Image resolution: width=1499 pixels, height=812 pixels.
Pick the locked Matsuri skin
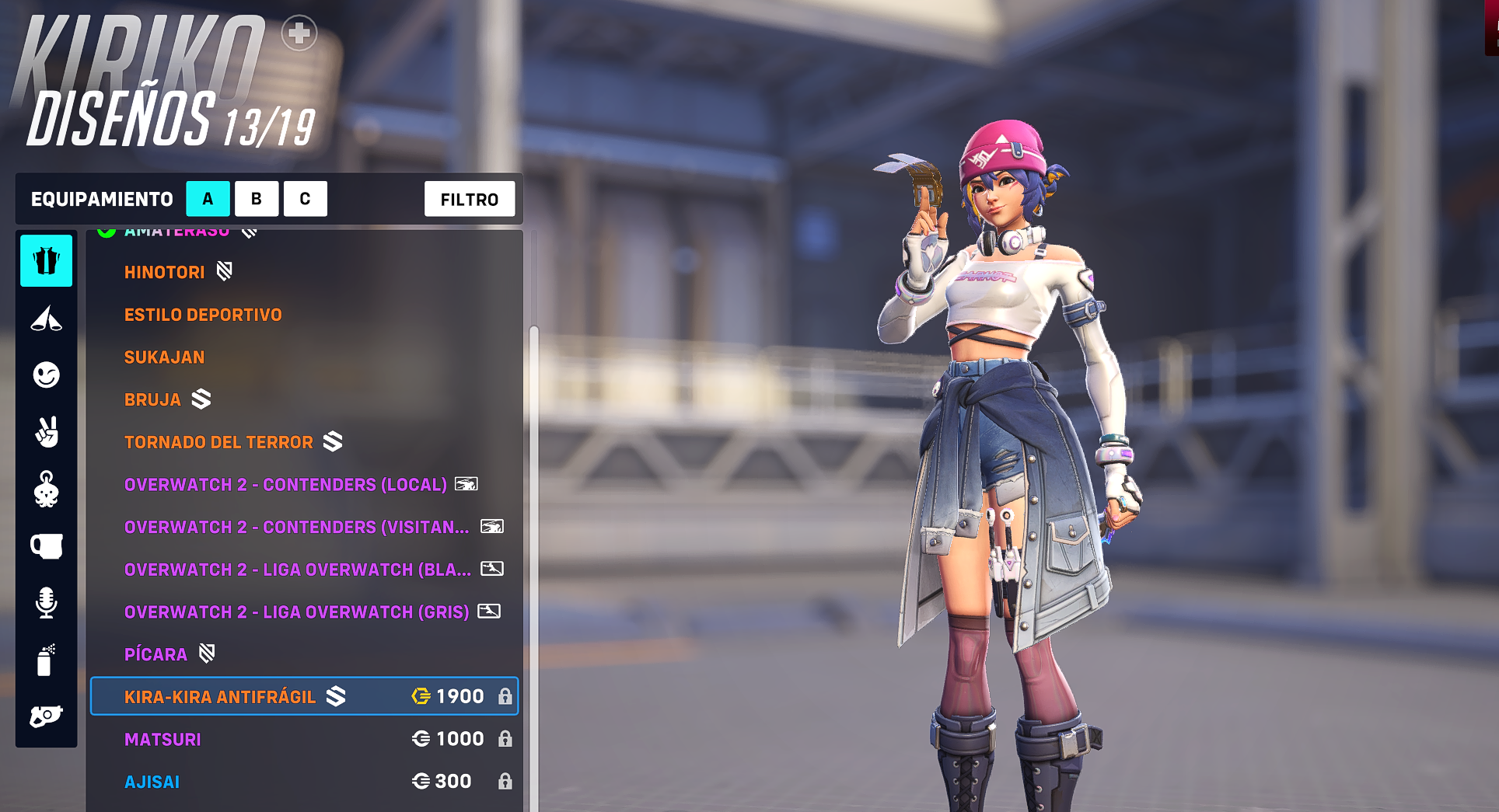pos(304,739)
